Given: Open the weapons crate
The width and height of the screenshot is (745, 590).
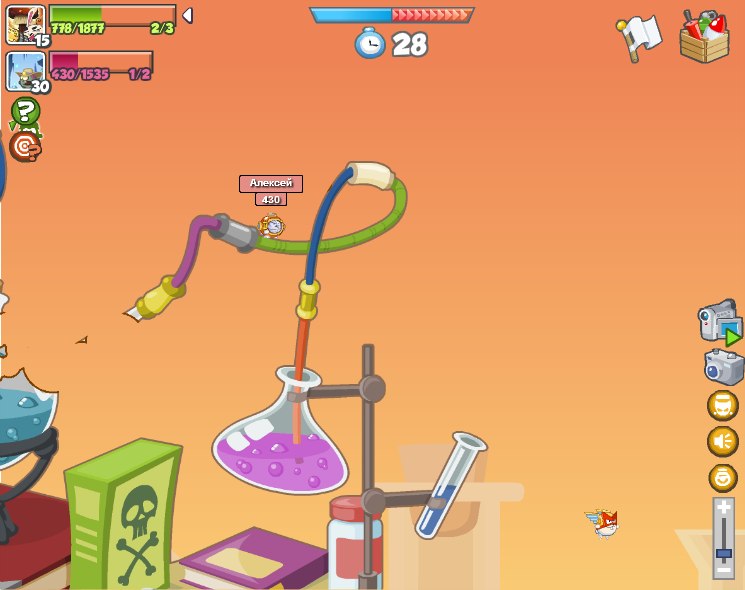Looking at the screenshot, I should [x=704, y=37].
